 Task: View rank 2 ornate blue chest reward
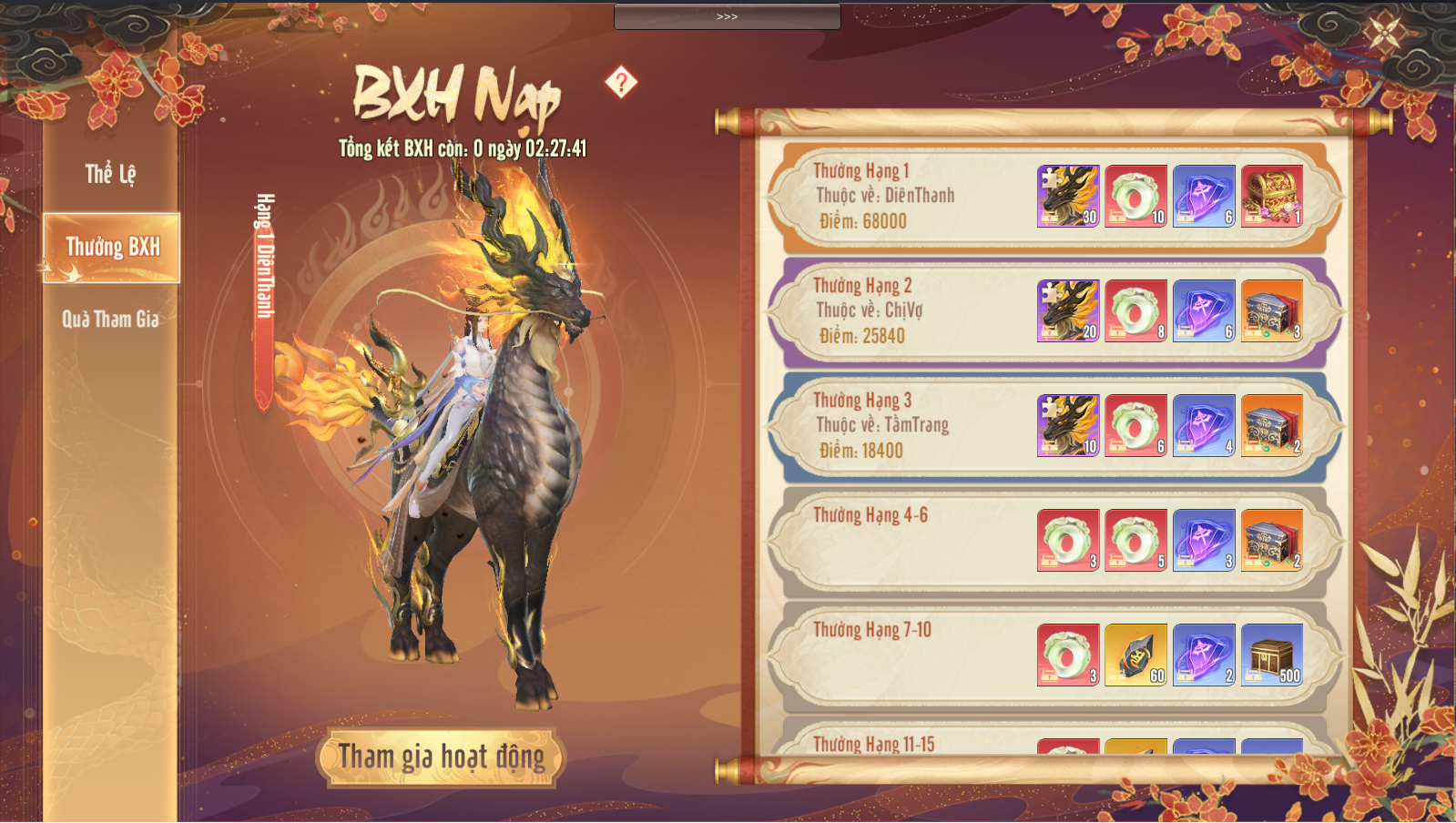click(x=1271, y=310)
